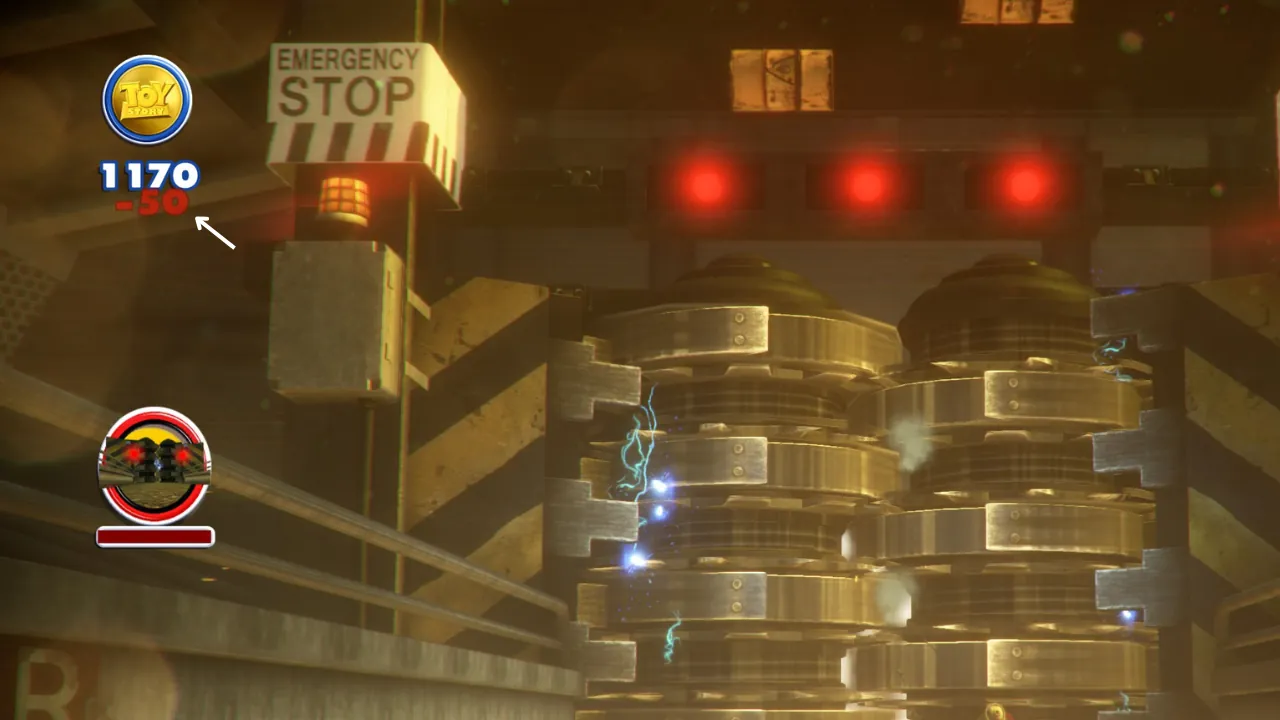The image size is (1280, 720).
Task: Click the Toy Story coin icon
Action: pos(145,97)
